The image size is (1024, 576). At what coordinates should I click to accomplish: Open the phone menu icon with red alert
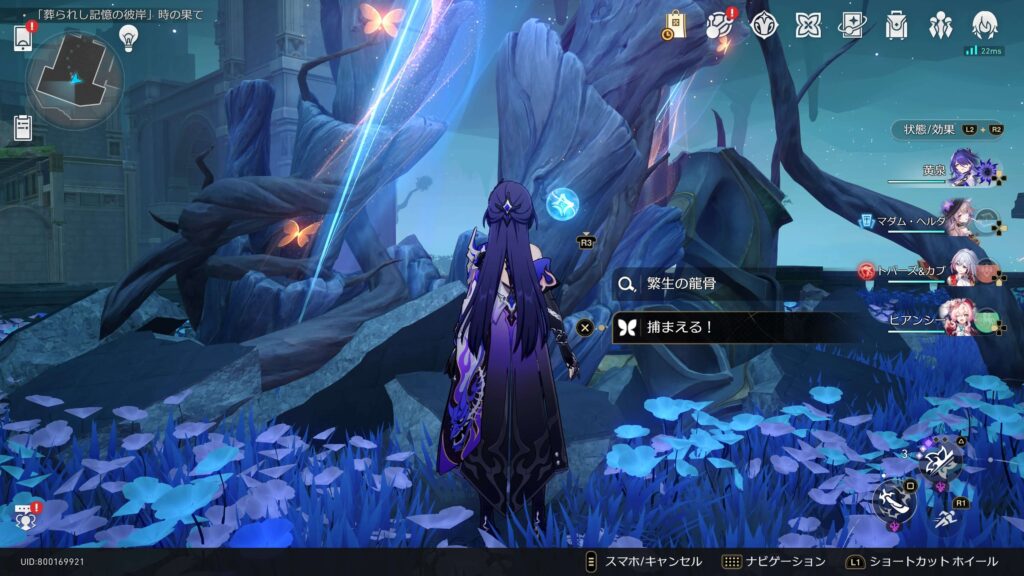click(23, 37)
